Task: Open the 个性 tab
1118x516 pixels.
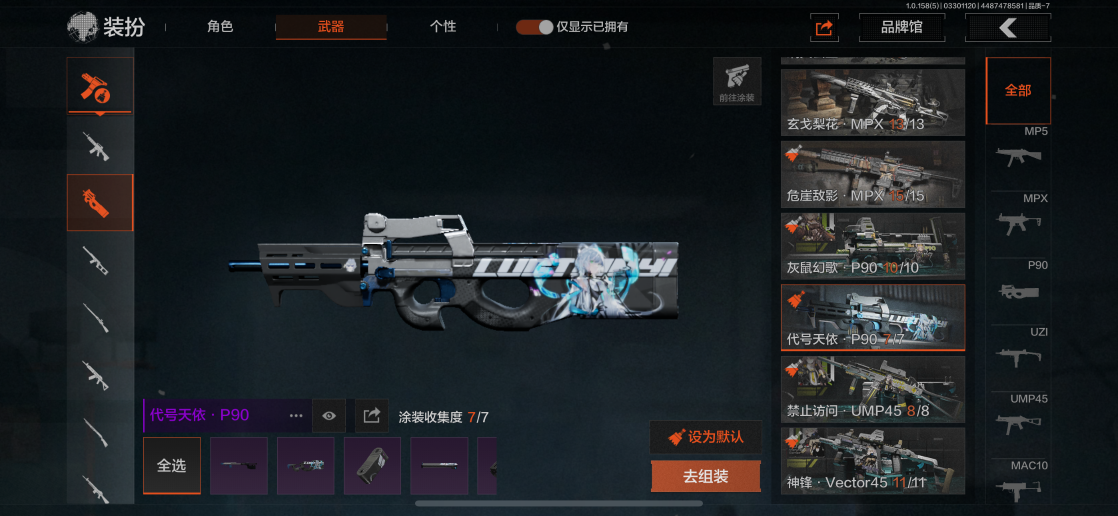Action: [443, 27]
